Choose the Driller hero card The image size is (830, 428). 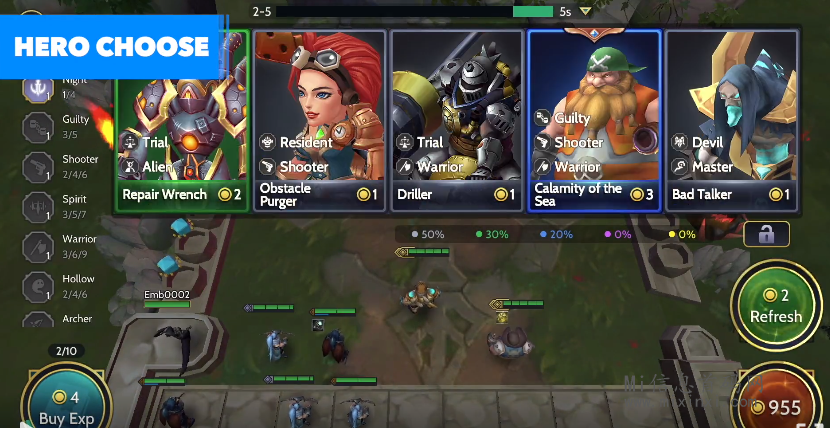coord(456,120)
